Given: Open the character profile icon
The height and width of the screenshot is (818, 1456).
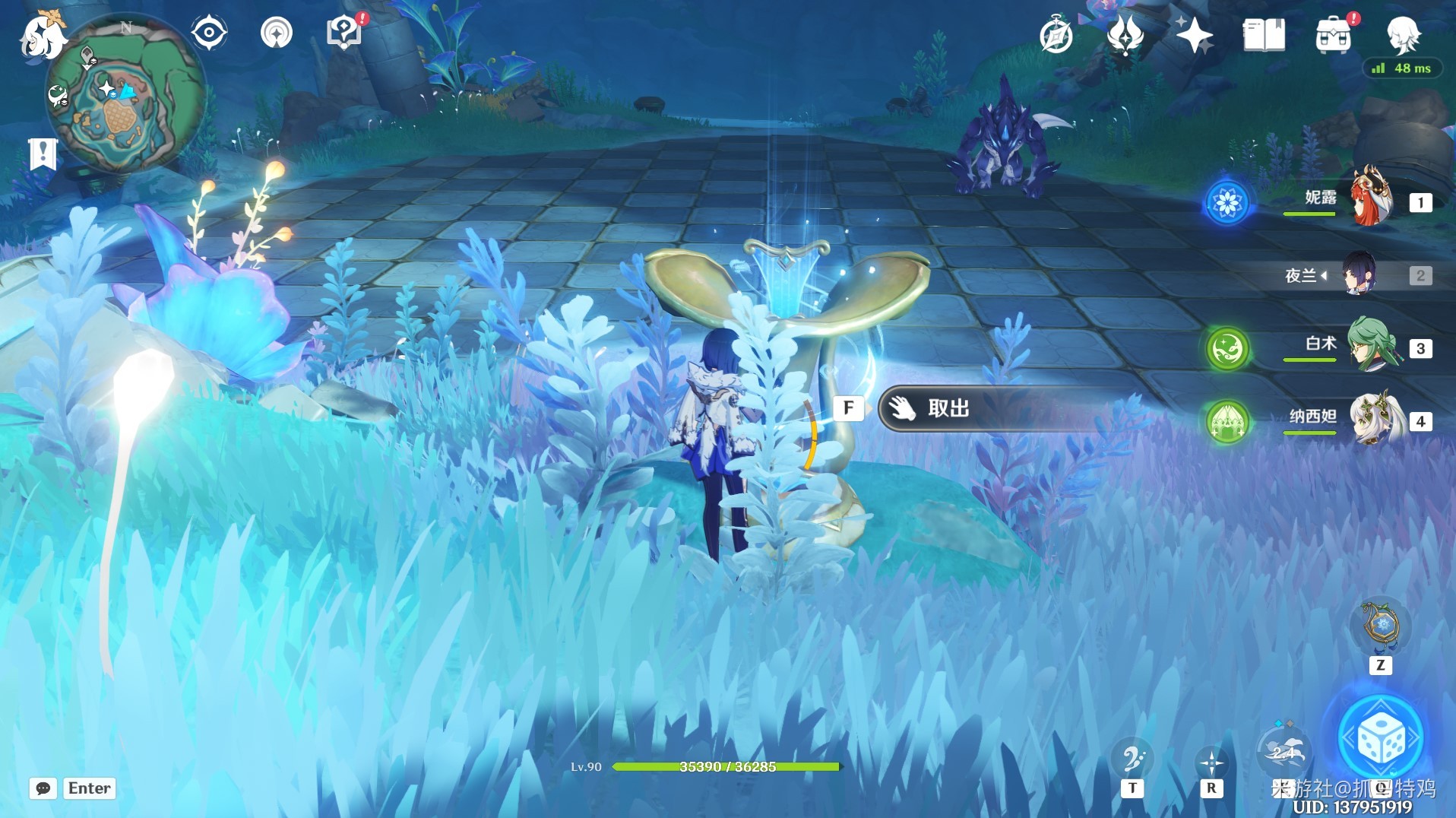Looking at the screenshot, I should (1403, 34).
